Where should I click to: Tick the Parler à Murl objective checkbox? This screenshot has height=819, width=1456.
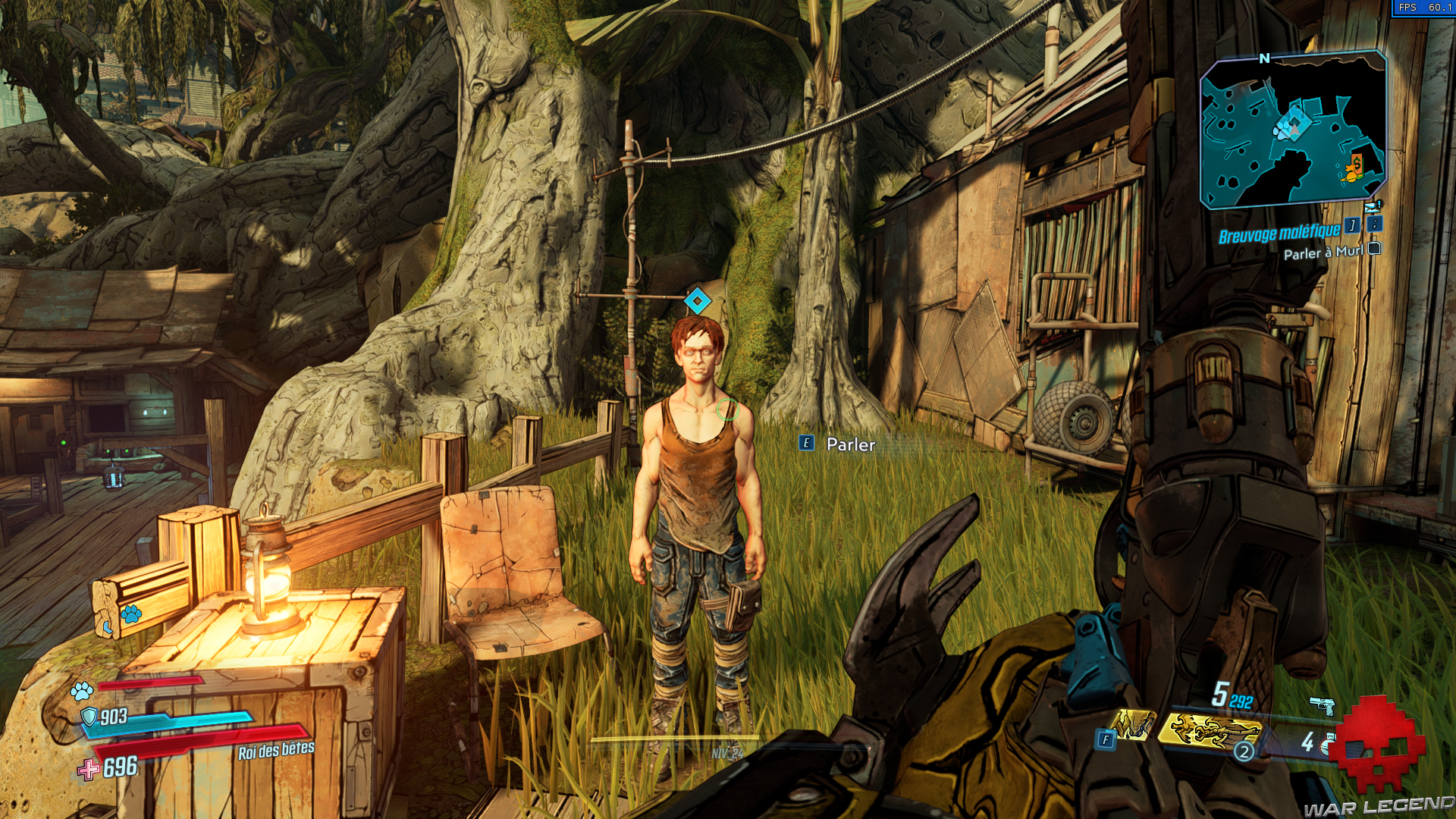click(1374, 249)
